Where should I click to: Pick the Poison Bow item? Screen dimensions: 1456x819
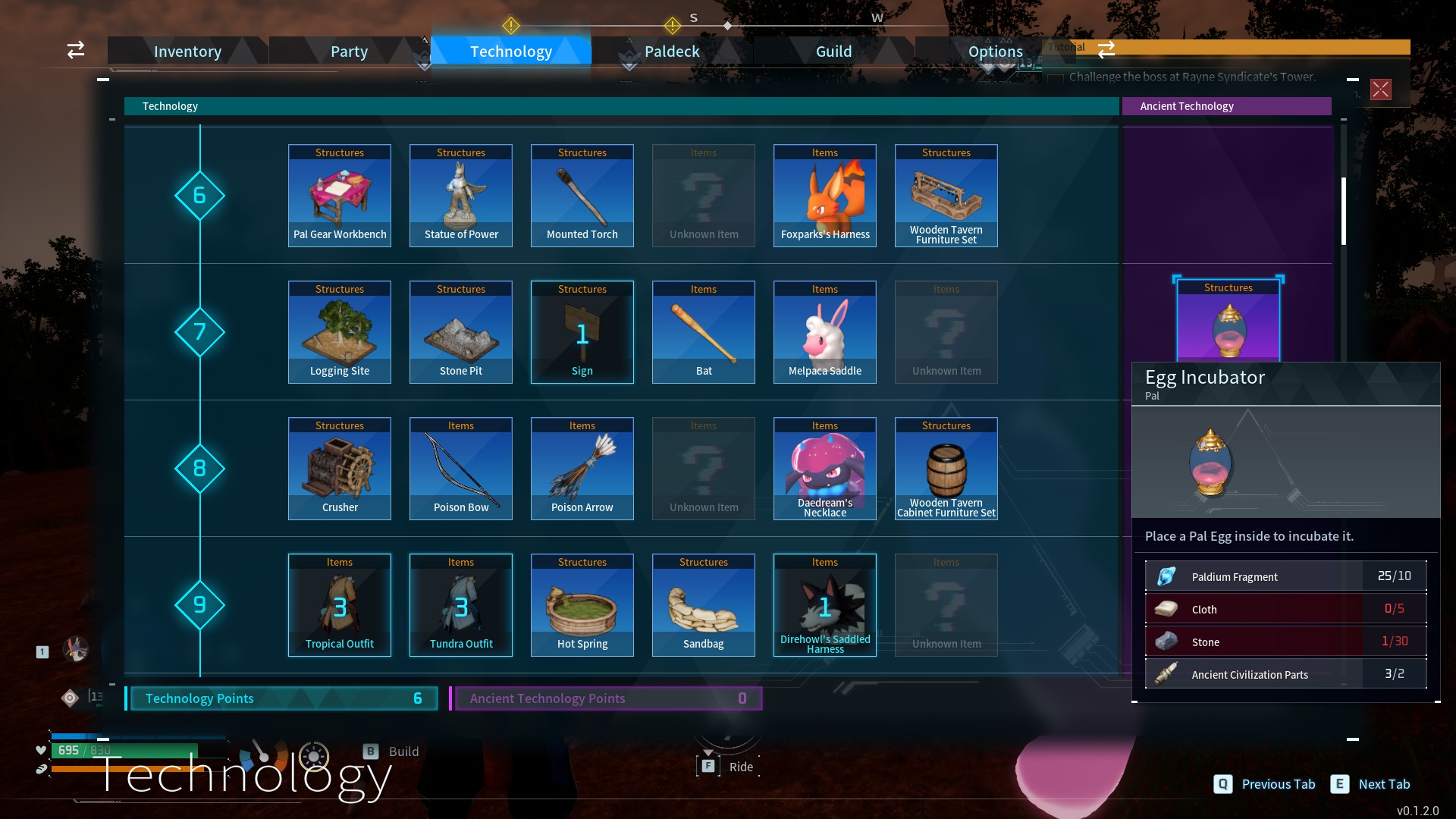point(461,469)
